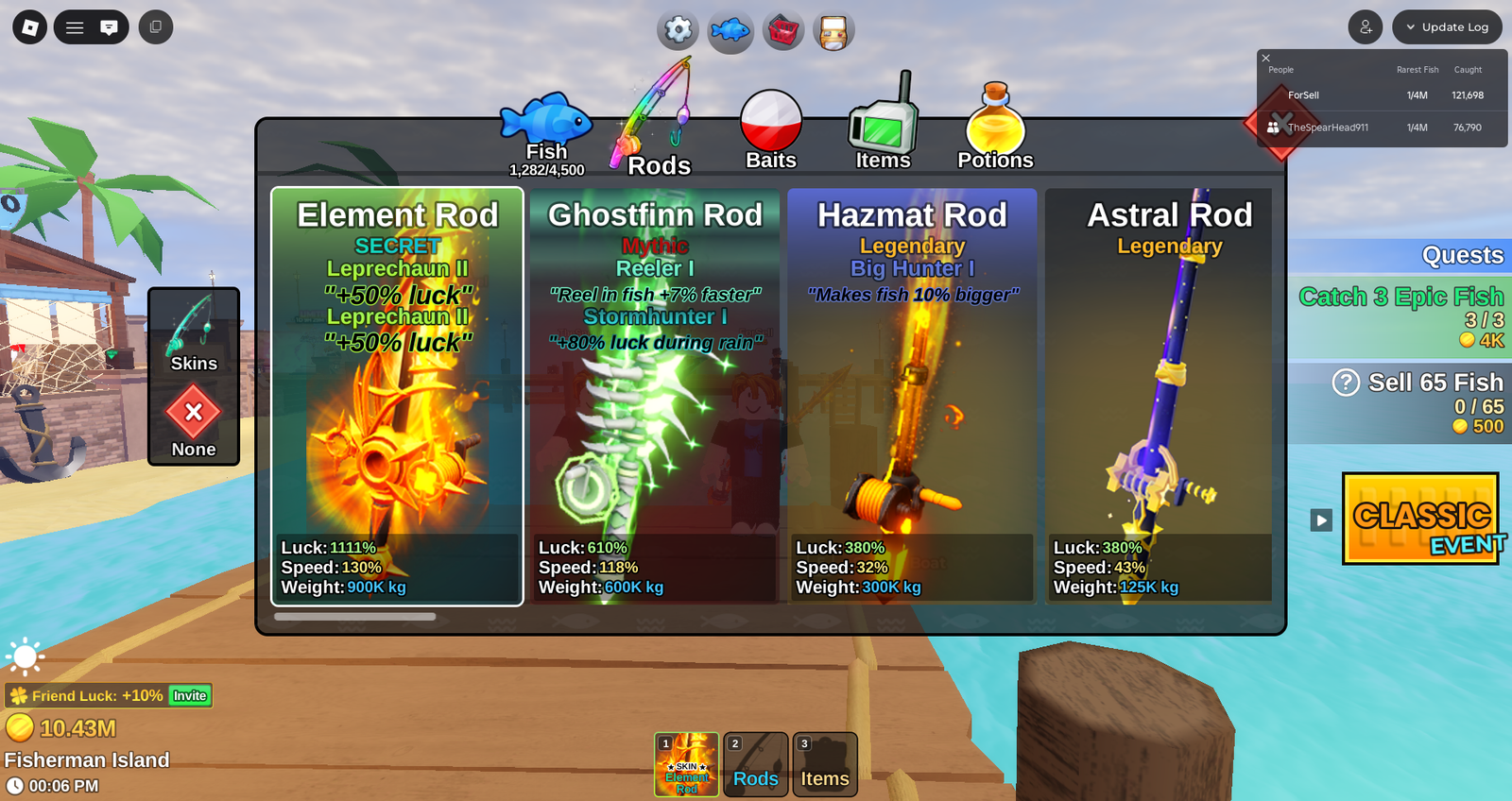Pick the Hazmat Rod card
This screenshot has height=801, width=1512.
click(x=912, y=397)
